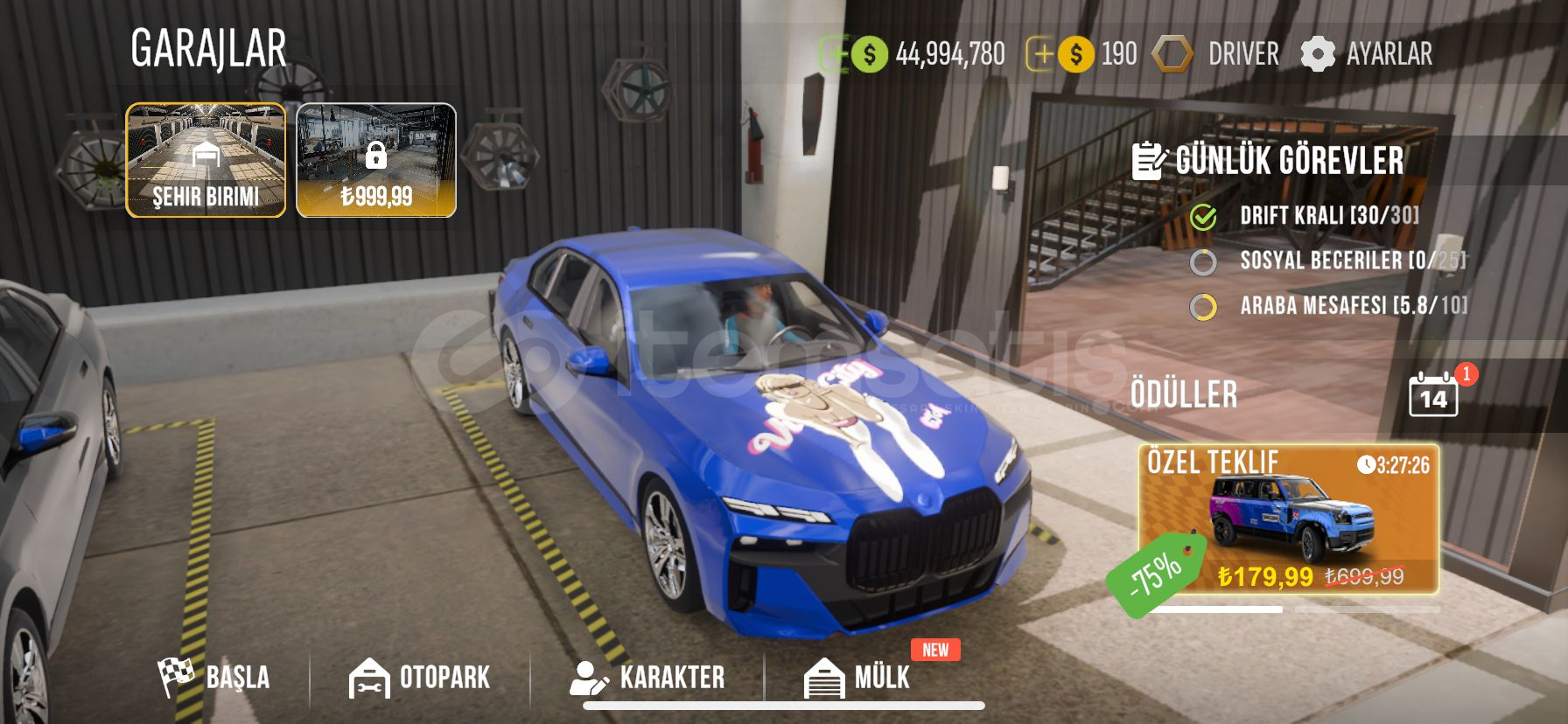Screen dimensions: 1568x724
Task: Open the Karakter menu
Action: tap(647, 678)
